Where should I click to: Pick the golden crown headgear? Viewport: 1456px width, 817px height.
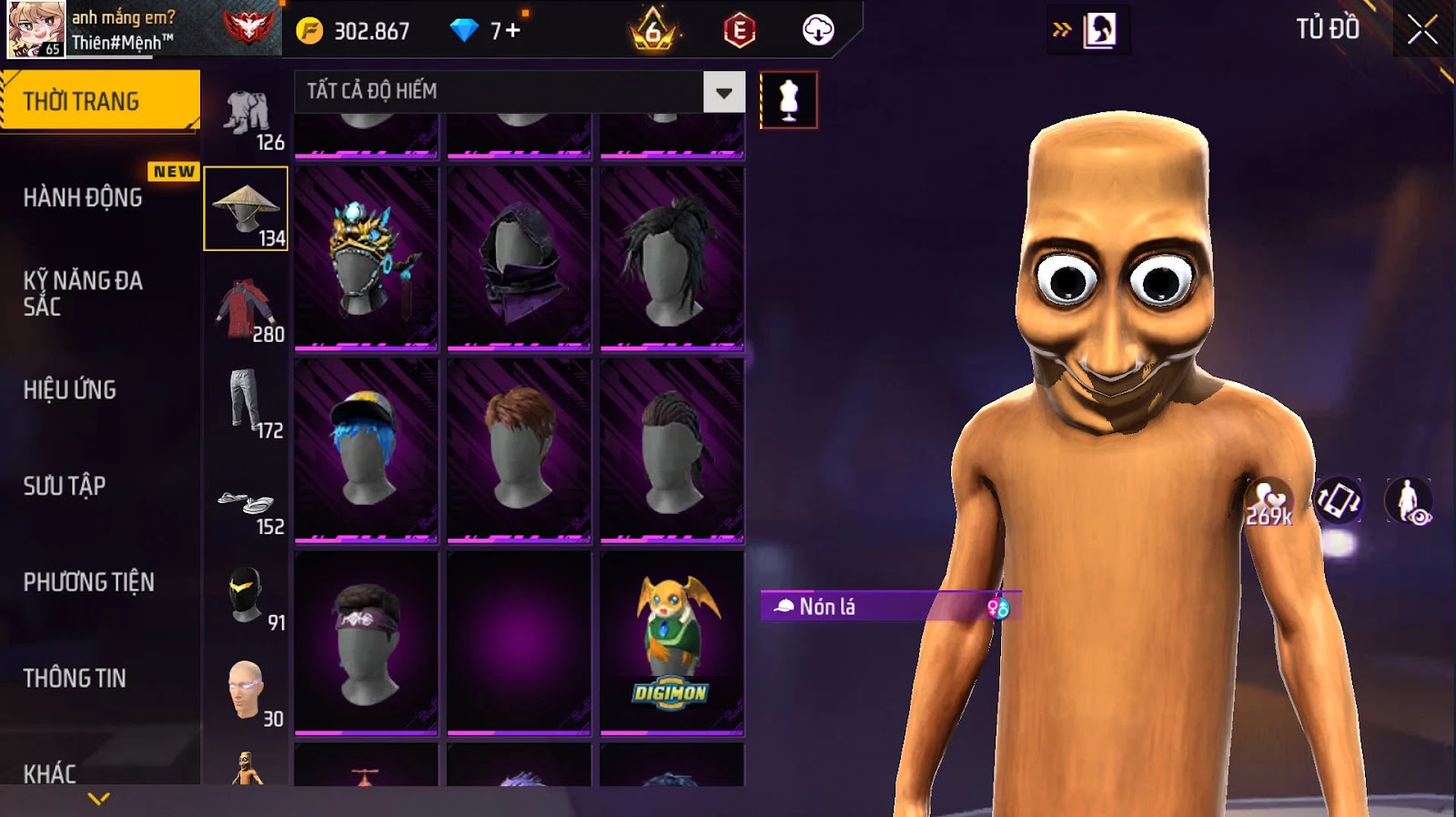point(366,257)
